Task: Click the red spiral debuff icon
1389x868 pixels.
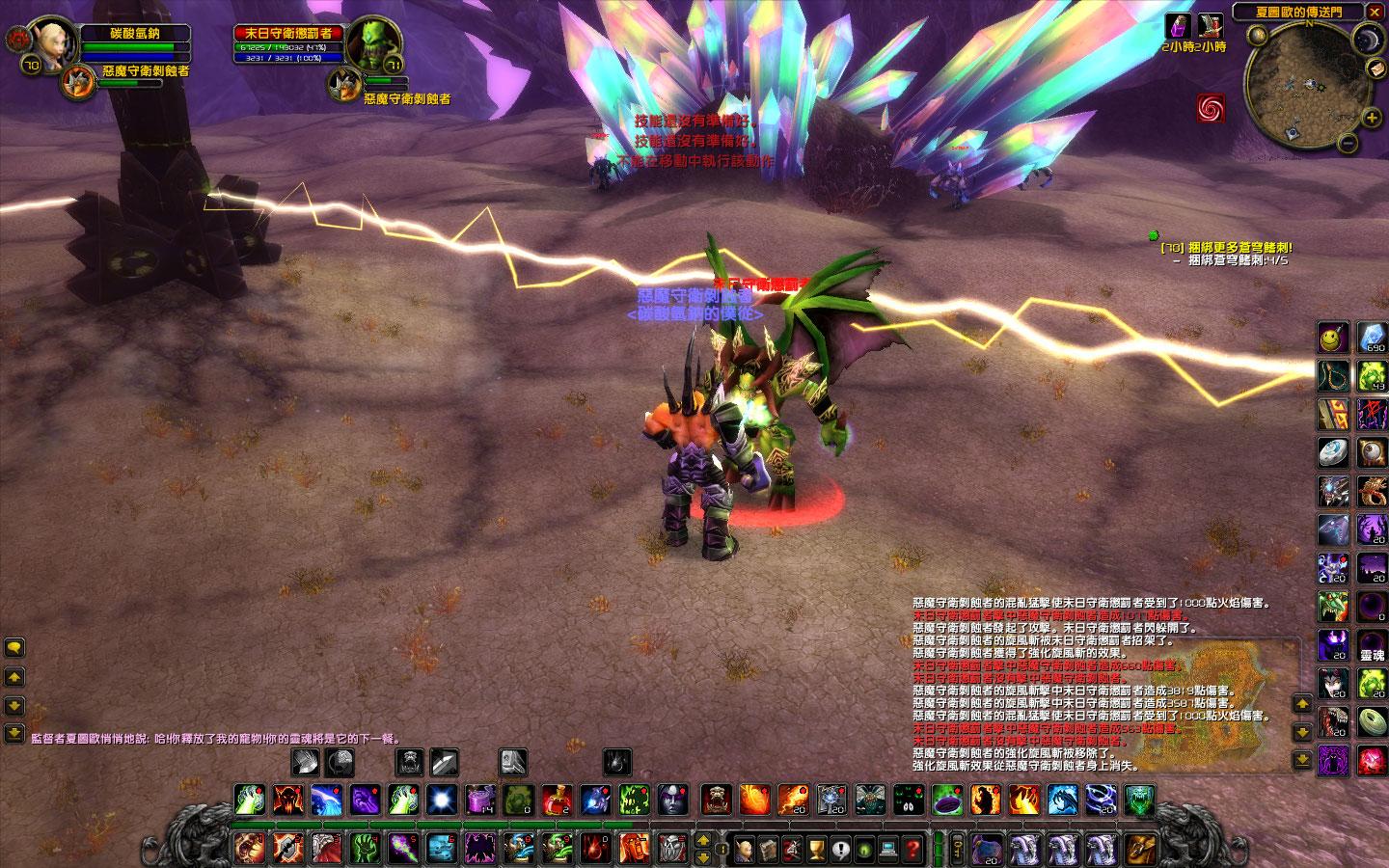Action: coord(1211,108)
